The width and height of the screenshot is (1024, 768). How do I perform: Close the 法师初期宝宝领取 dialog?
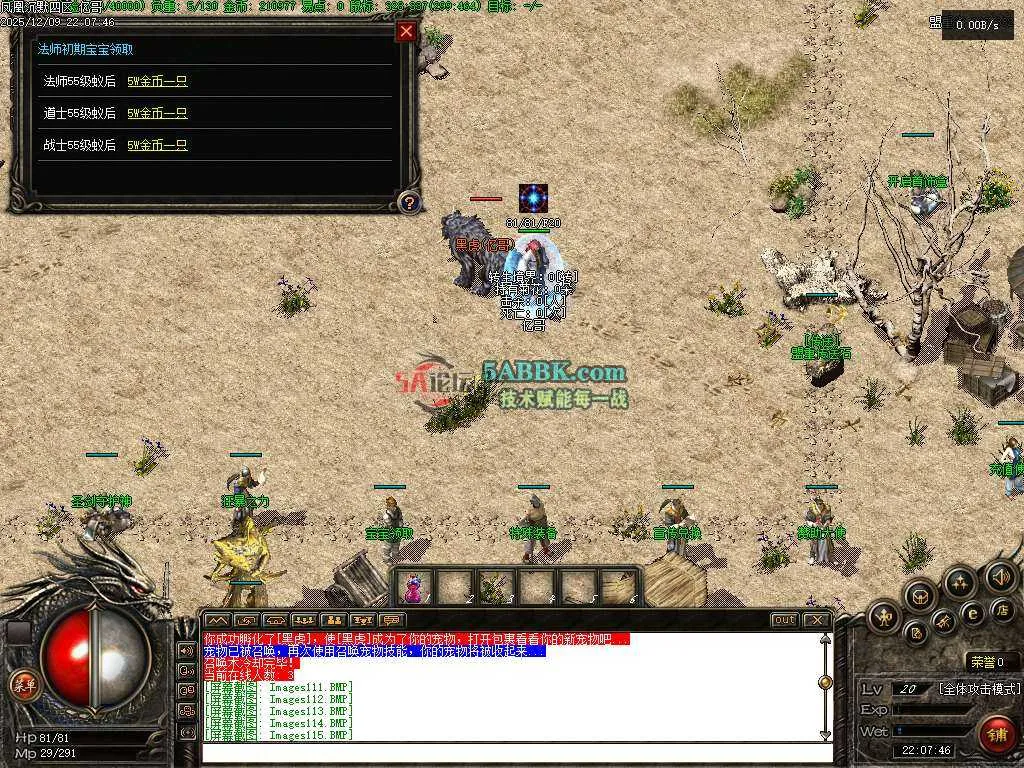(x=406, y=32)
